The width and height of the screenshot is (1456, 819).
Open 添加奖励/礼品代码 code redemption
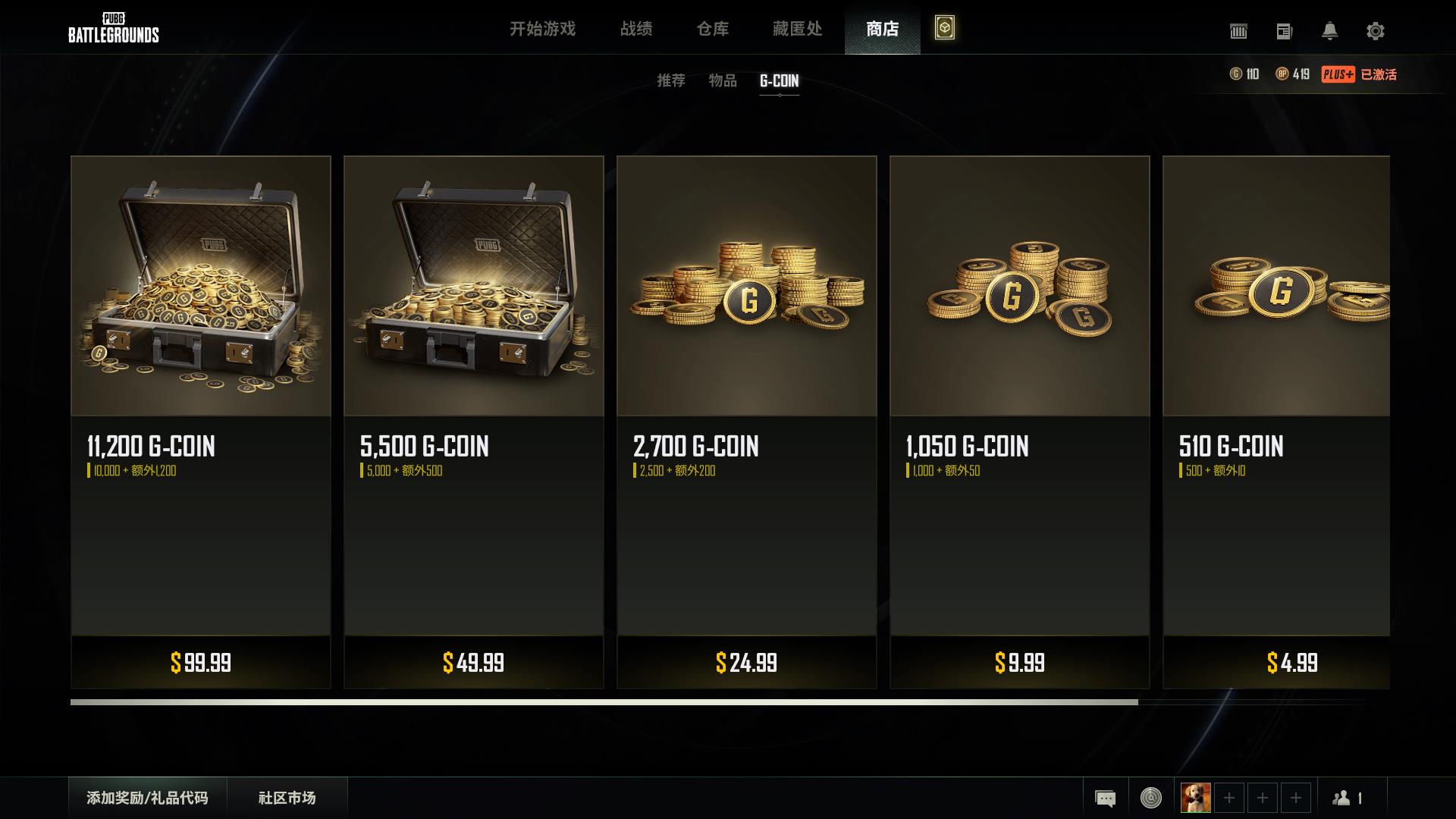(x=147, y=798)
